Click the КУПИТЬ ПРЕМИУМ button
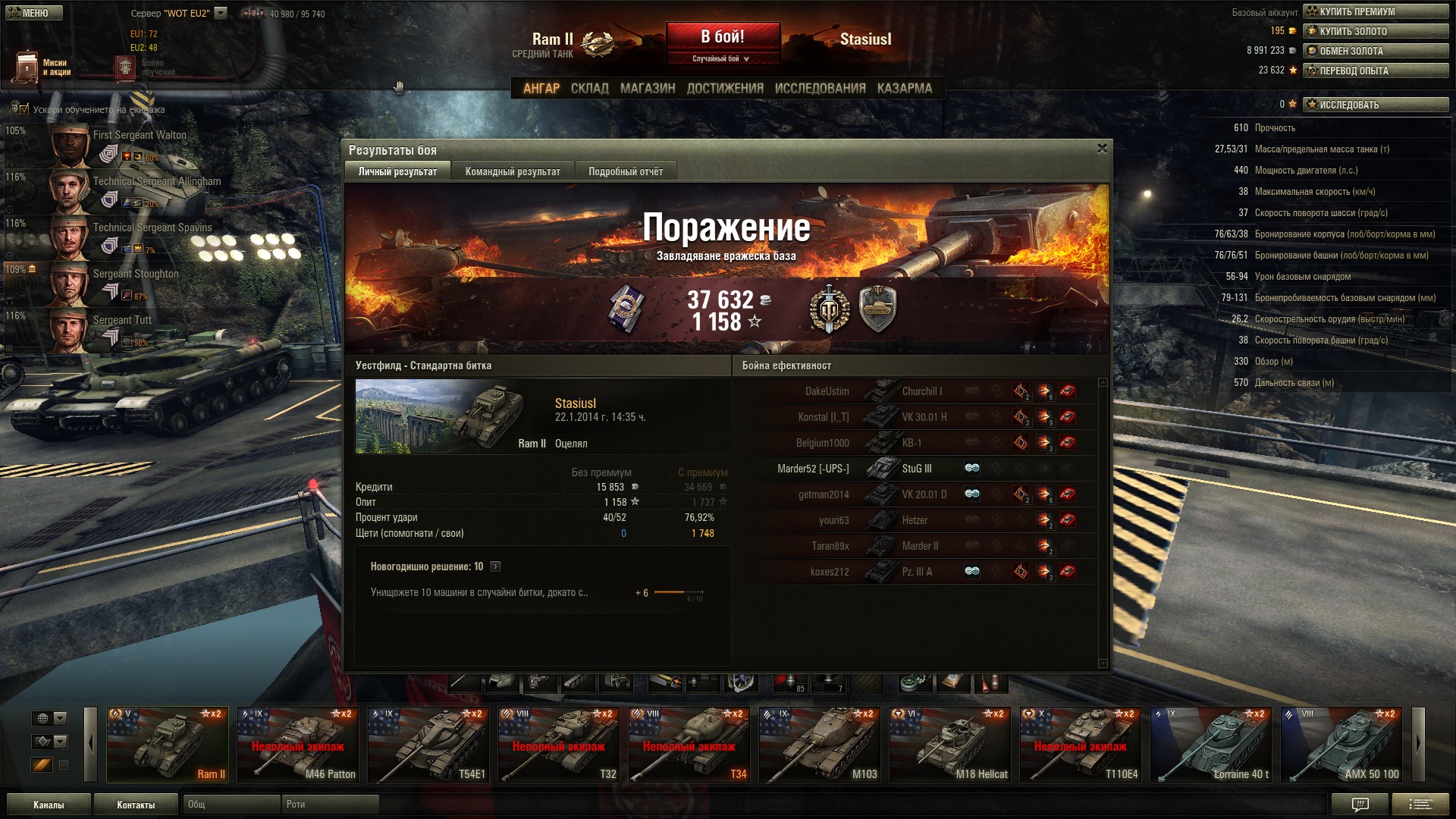1456x819 pixels. click(x=1376, y=11)
